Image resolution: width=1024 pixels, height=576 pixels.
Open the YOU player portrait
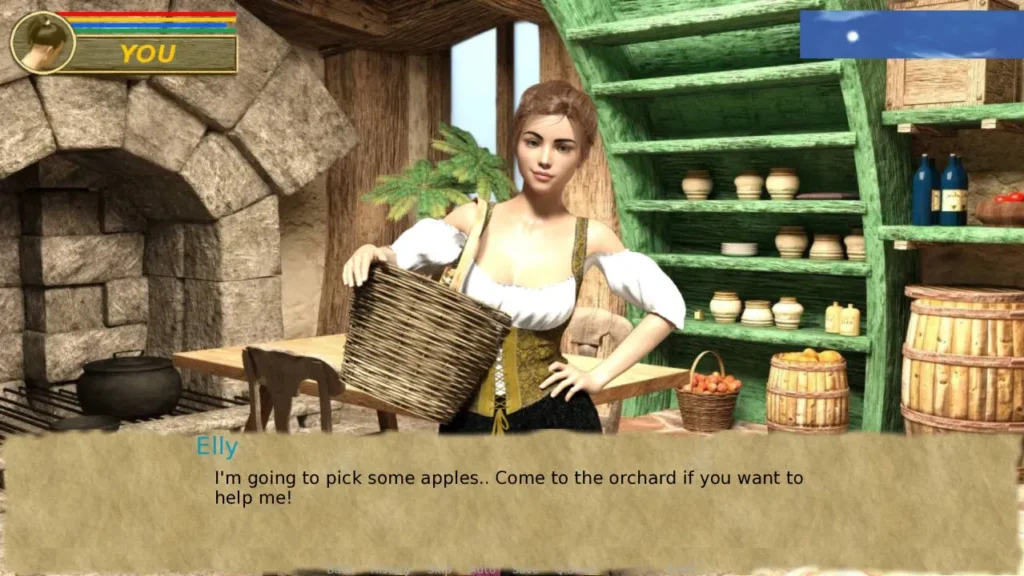[43, 43]
